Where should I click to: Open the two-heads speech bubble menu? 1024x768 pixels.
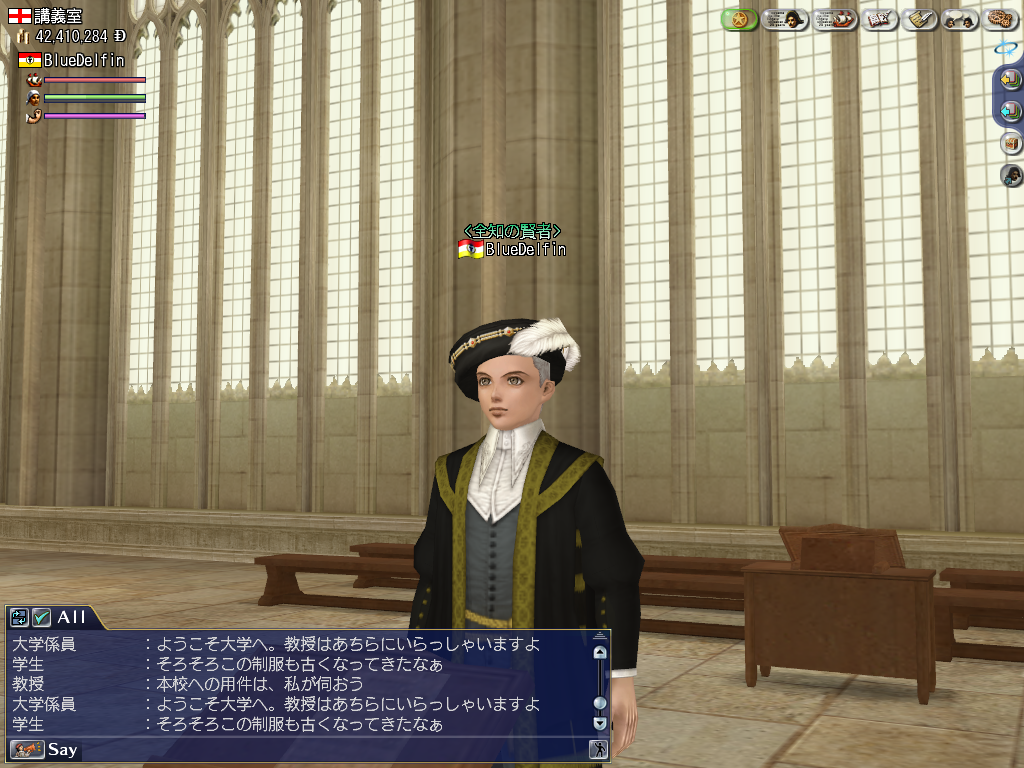[960, 19]
